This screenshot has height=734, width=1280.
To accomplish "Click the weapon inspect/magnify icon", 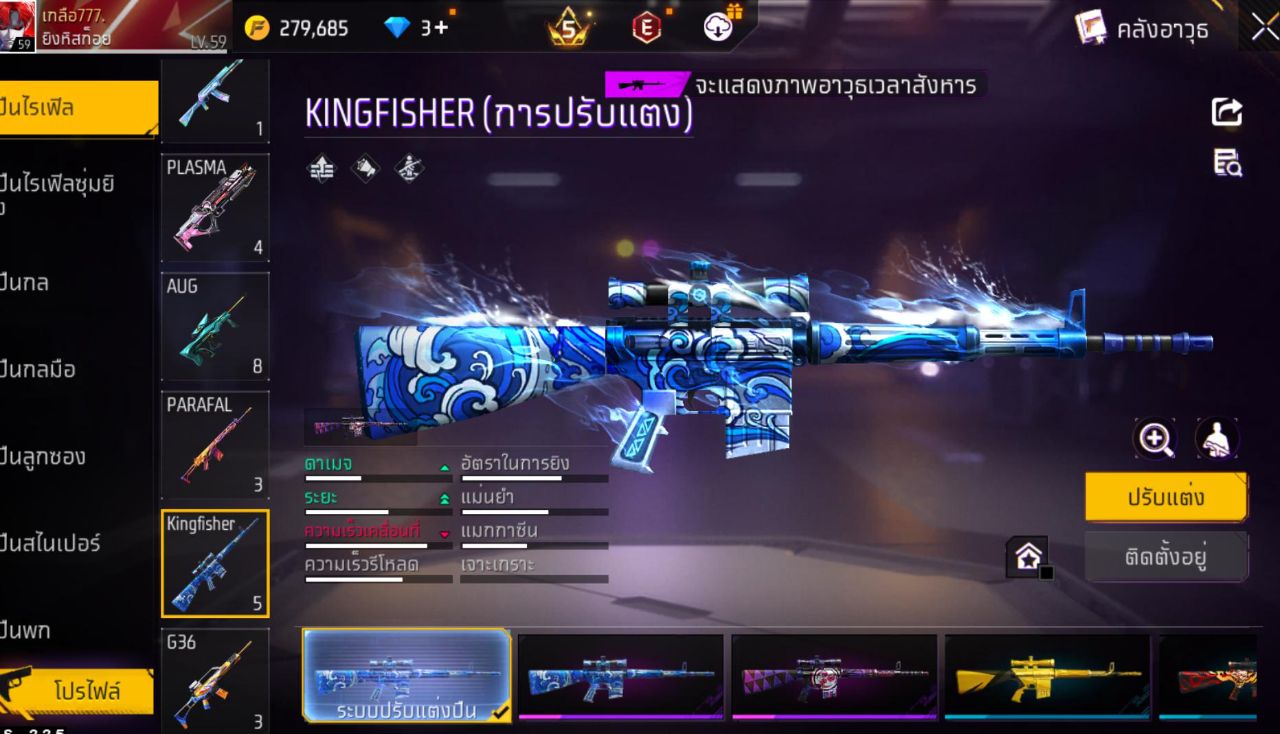I will click(1155, 439).
